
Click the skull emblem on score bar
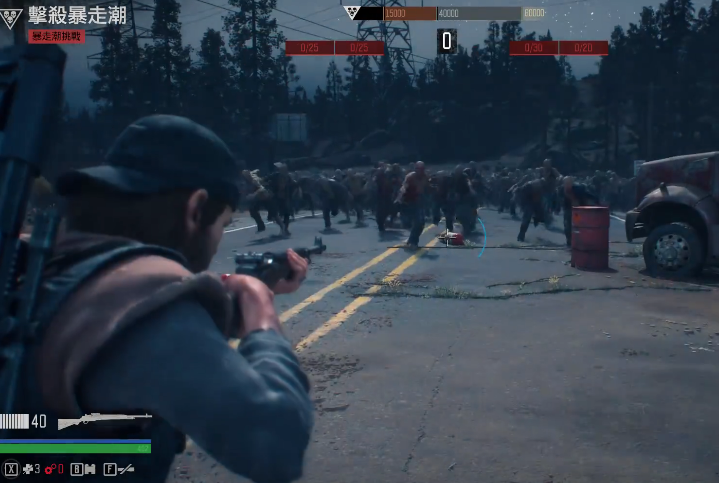pyautogui.click(x=352, y=13)
